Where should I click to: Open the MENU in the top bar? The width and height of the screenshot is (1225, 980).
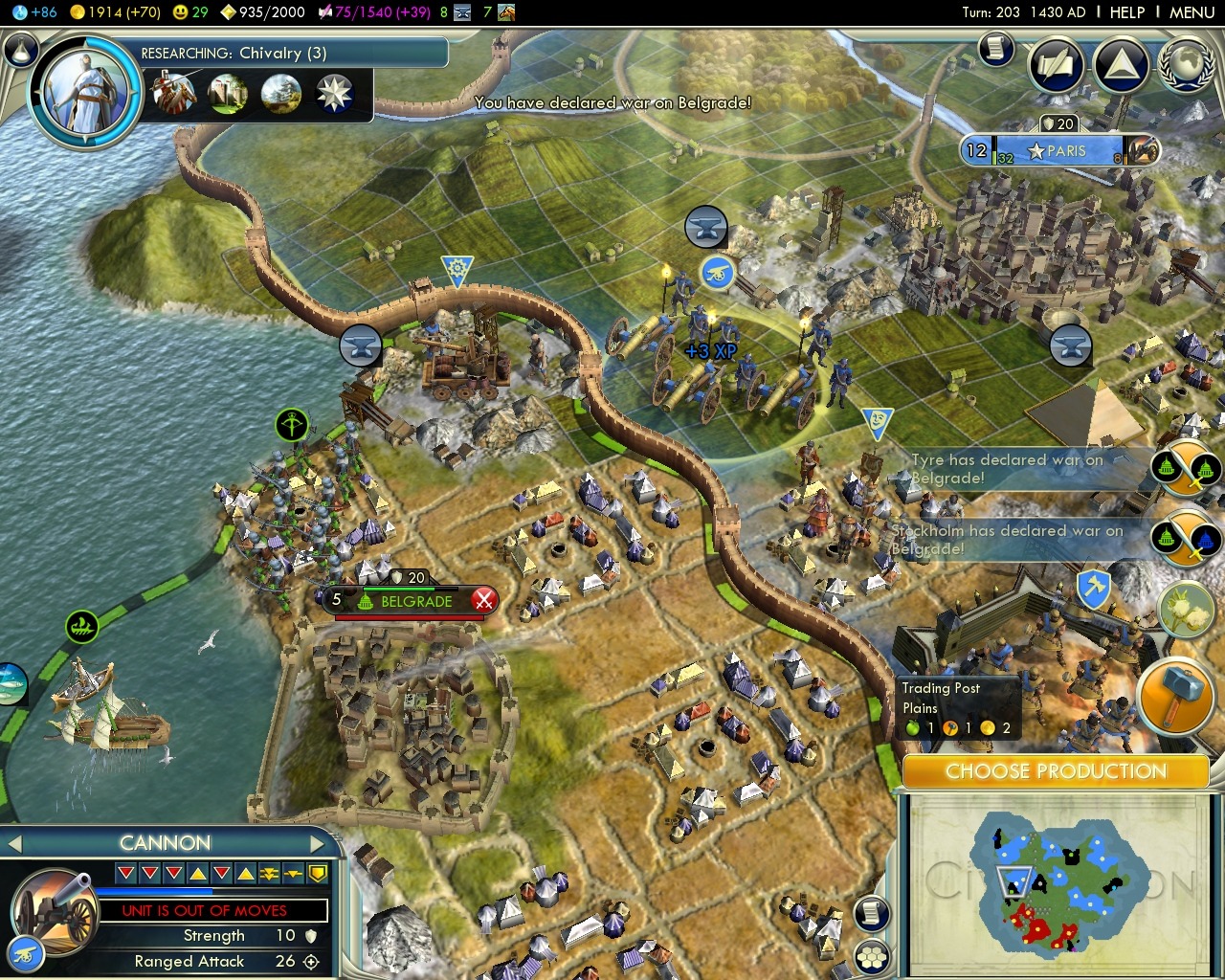pos(1192,12)
